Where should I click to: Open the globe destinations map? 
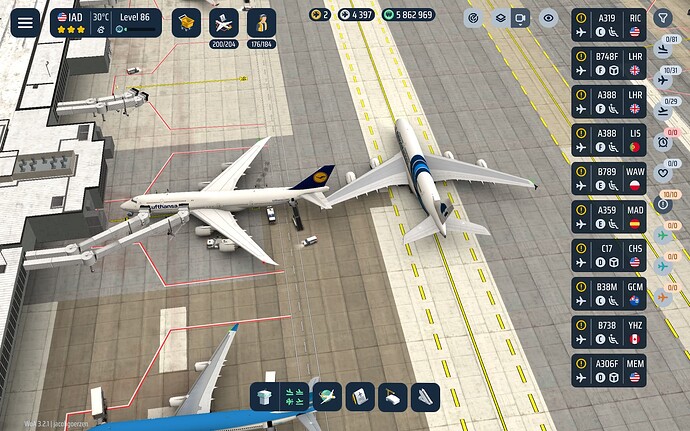(326, 395)
